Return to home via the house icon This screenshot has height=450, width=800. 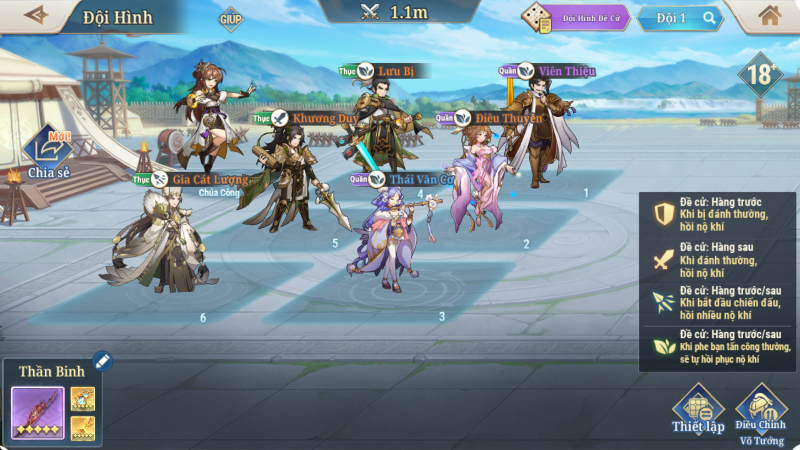[x=769, y=16]
